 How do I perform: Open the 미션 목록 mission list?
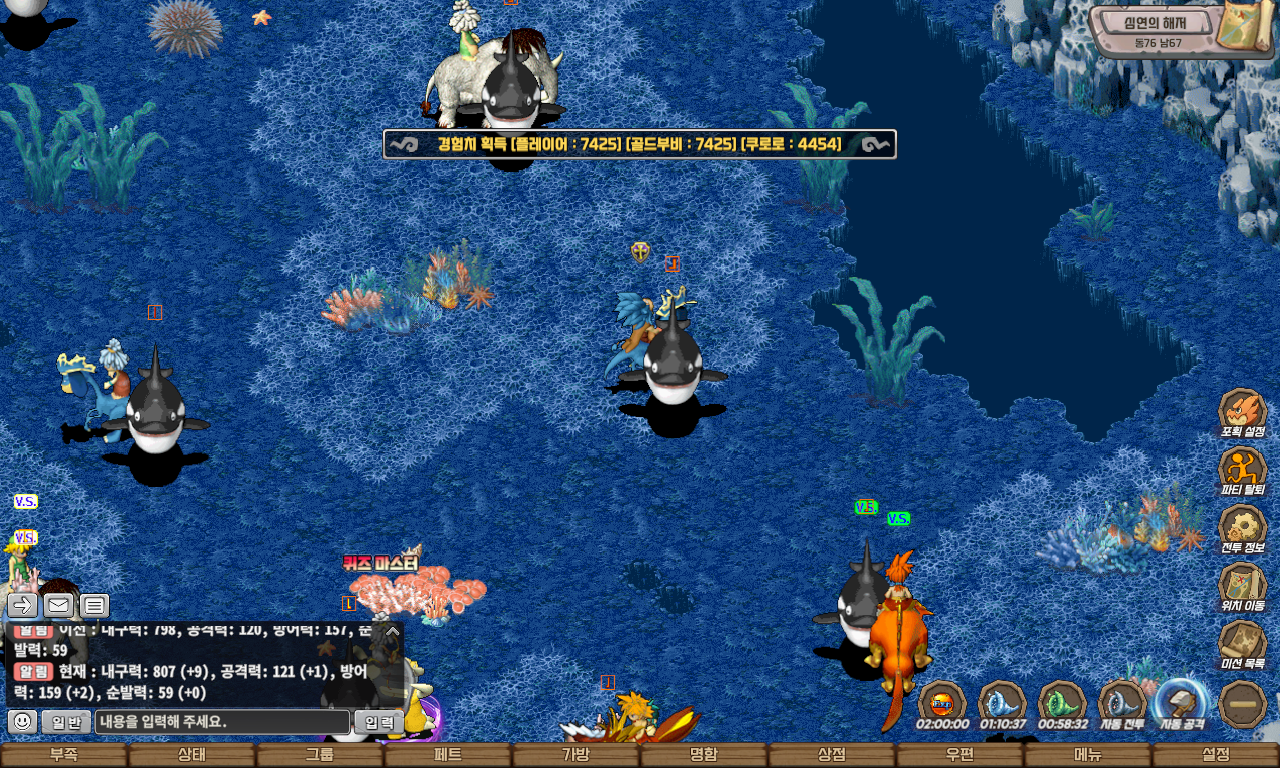click(1242, 644)
